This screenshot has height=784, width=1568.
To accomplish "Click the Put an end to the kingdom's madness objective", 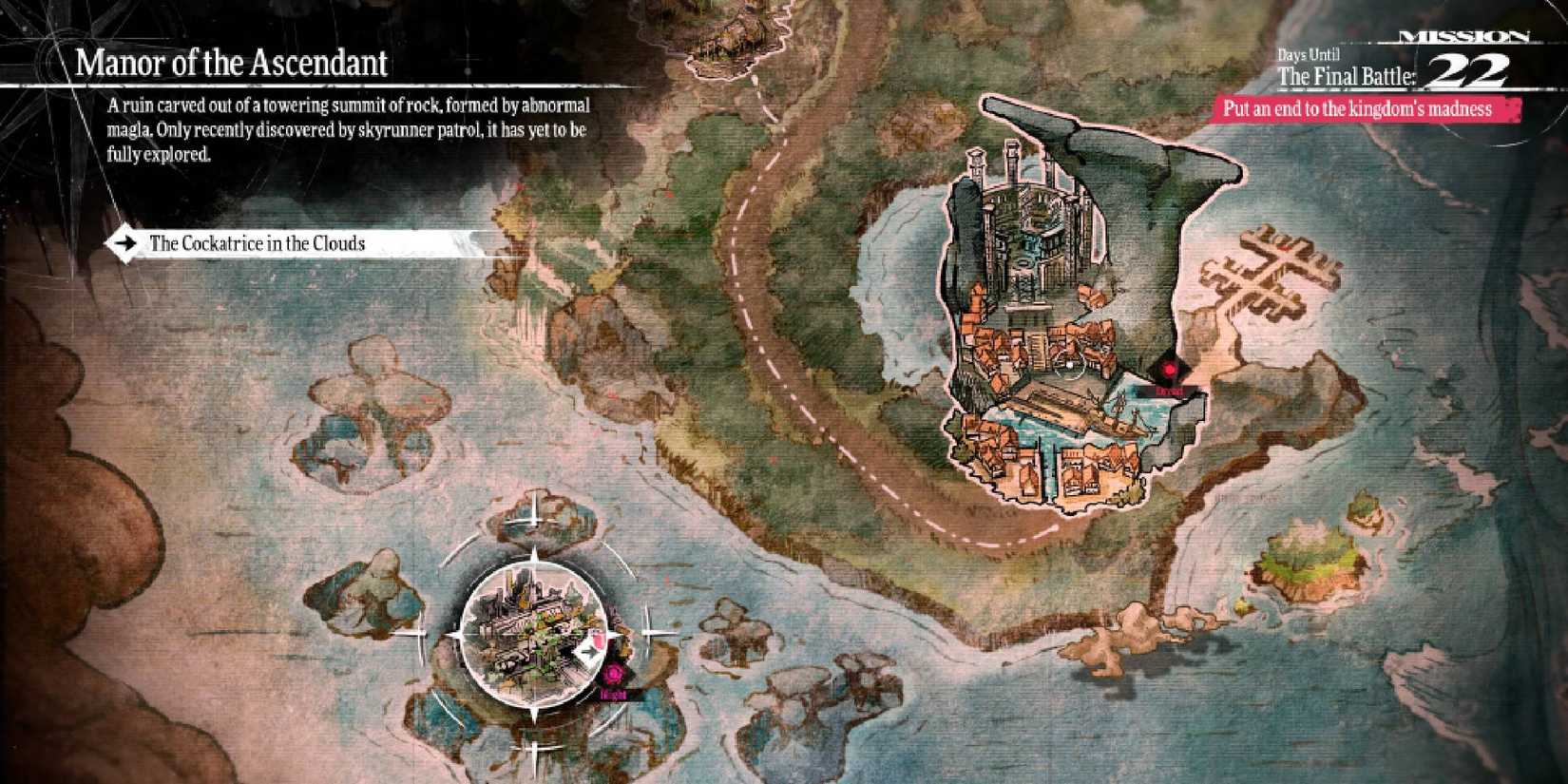I will (1359, 108).
